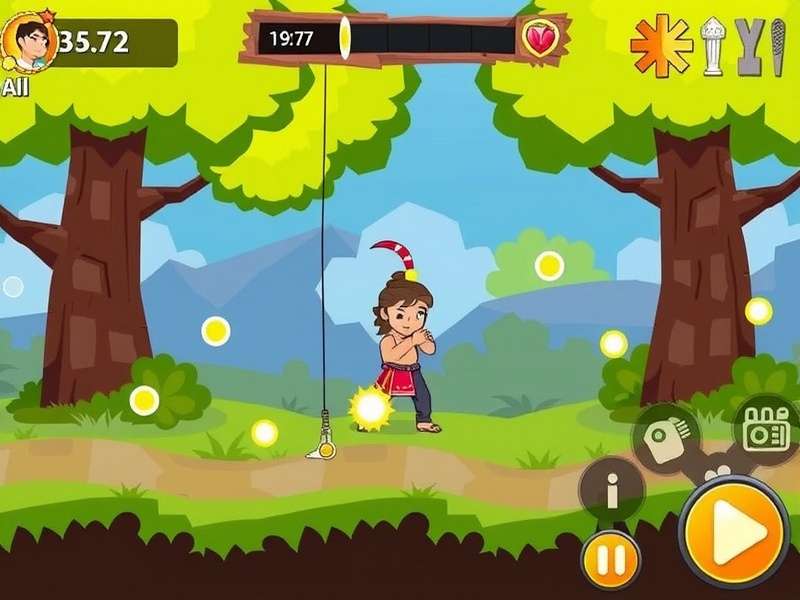Select the camera snapshot button

[666, 437]
